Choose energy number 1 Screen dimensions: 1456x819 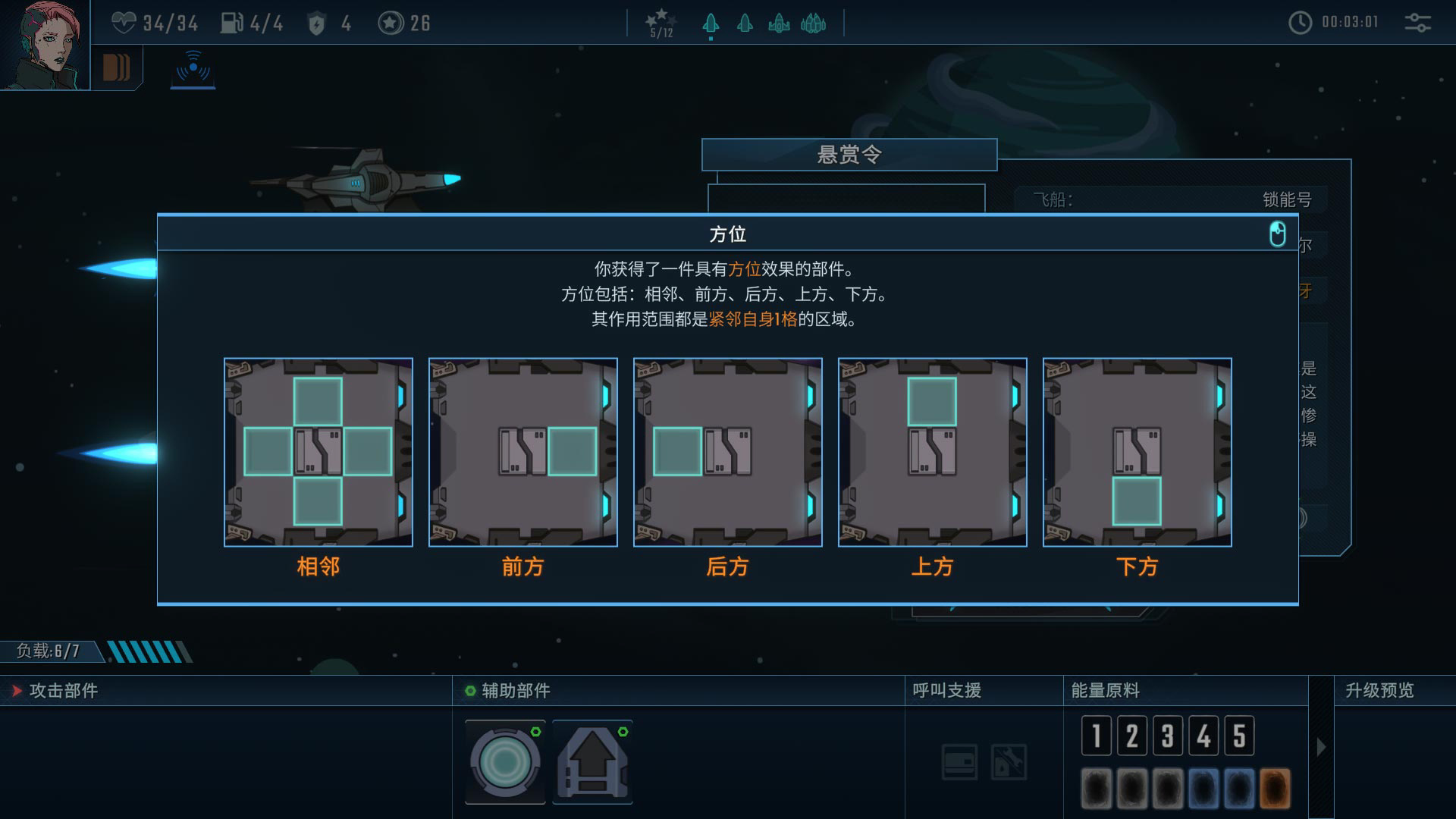1097,736
